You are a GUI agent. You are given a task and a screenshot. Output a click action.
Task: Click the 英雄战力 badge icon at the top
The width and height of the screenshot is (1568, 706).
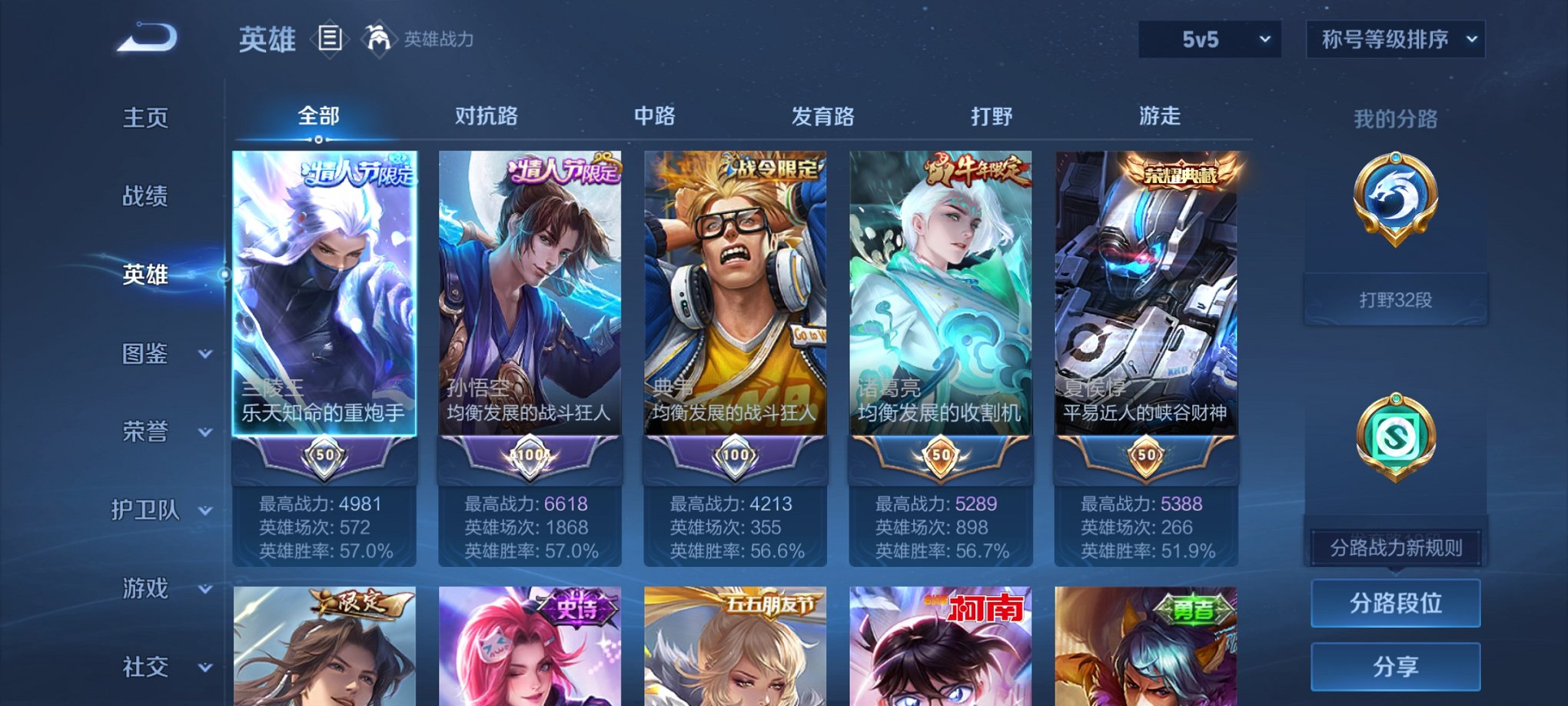pyautogui.click(x=376, y=37)
